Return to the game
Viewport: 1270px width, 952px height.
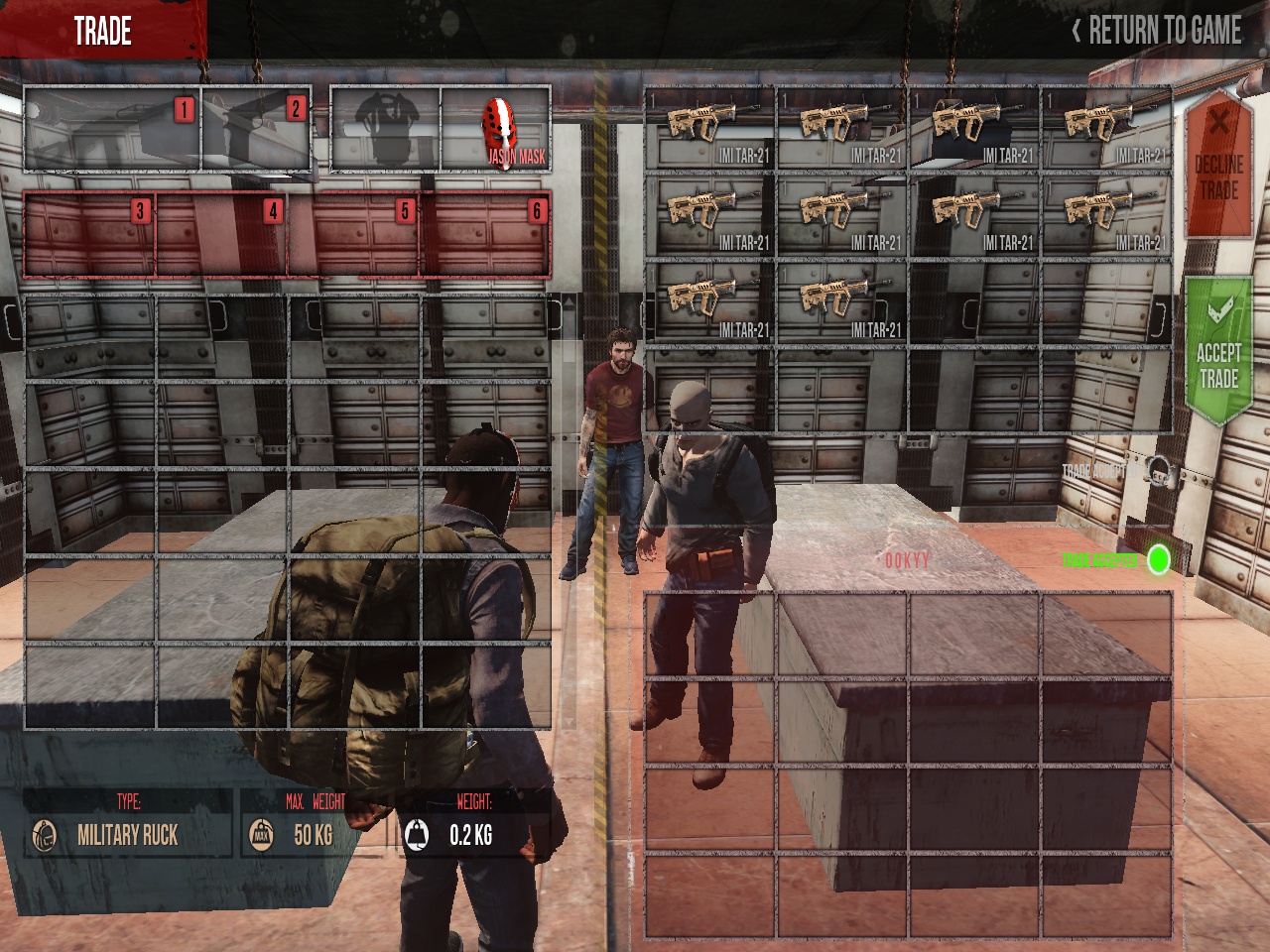point(1157,31)
